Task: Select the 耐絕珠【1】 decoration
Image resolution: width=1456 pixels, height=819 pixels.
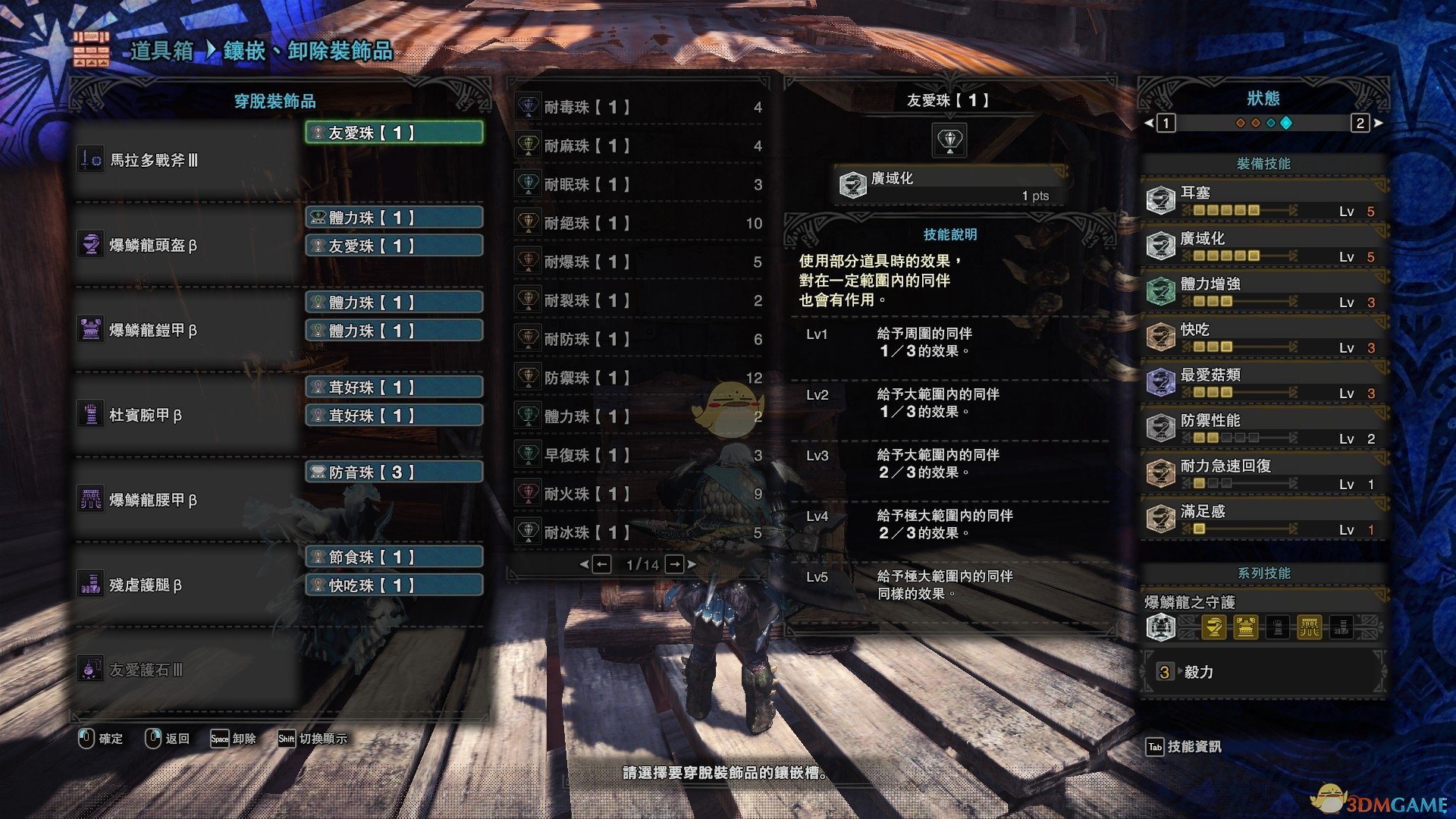Action: [x=637, y=223]
